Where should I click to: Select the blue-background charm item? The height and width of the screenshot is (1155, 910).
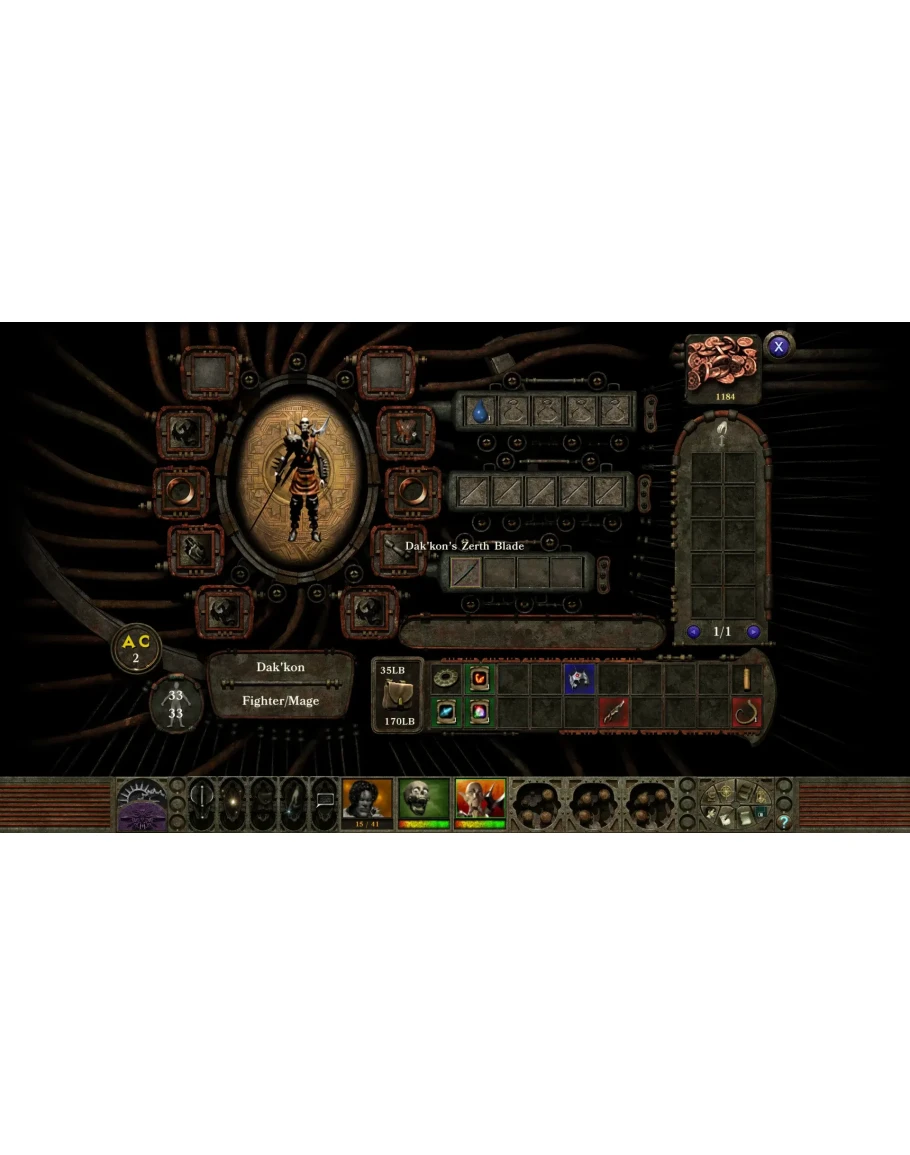pos(579,679)
